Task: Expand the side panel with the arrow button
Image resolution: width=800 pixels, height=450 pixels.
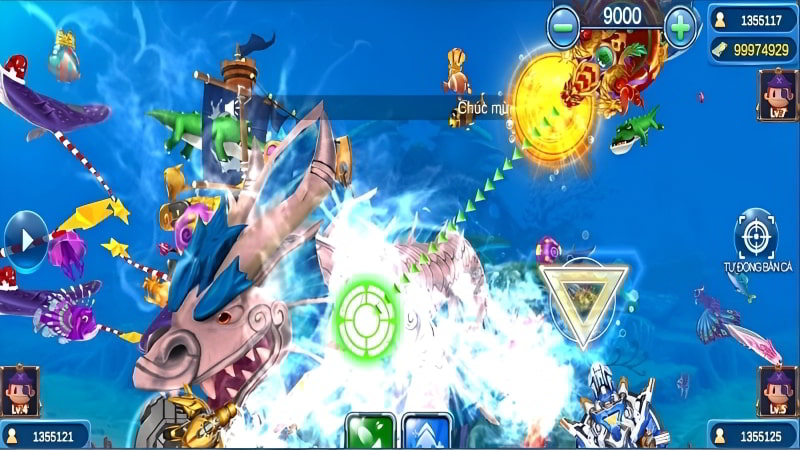Action: click(x=22, y=241)
